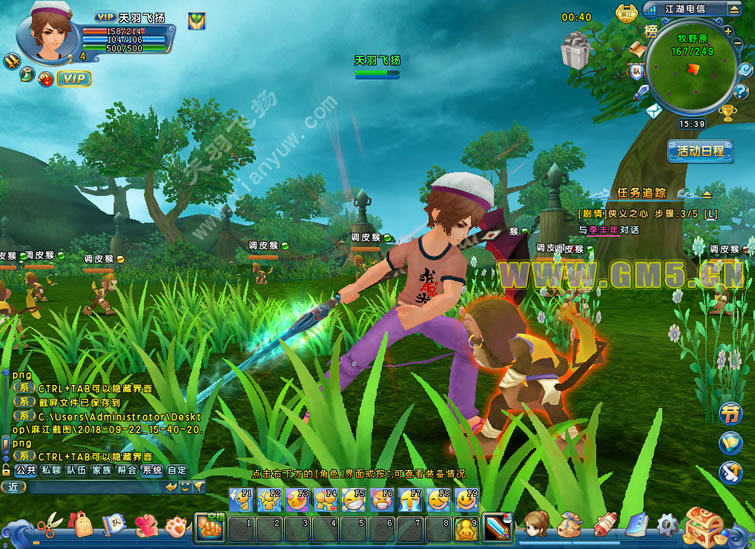Open the gift box reward icon
Screen dimensions: 755x549
tap(576, 52)
